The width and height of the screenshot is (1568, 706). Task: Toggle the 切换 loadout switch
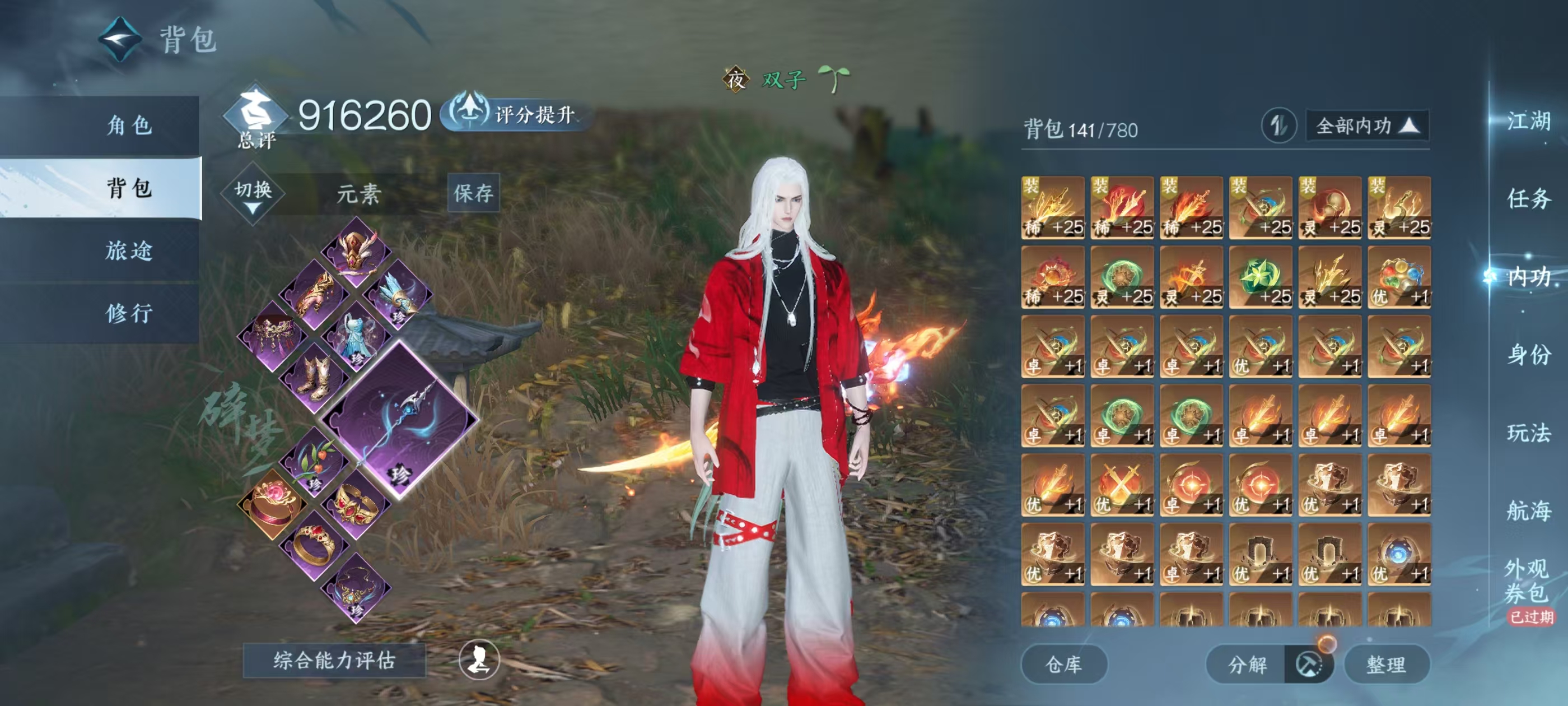pyautogui.click(x=253, y=194)
